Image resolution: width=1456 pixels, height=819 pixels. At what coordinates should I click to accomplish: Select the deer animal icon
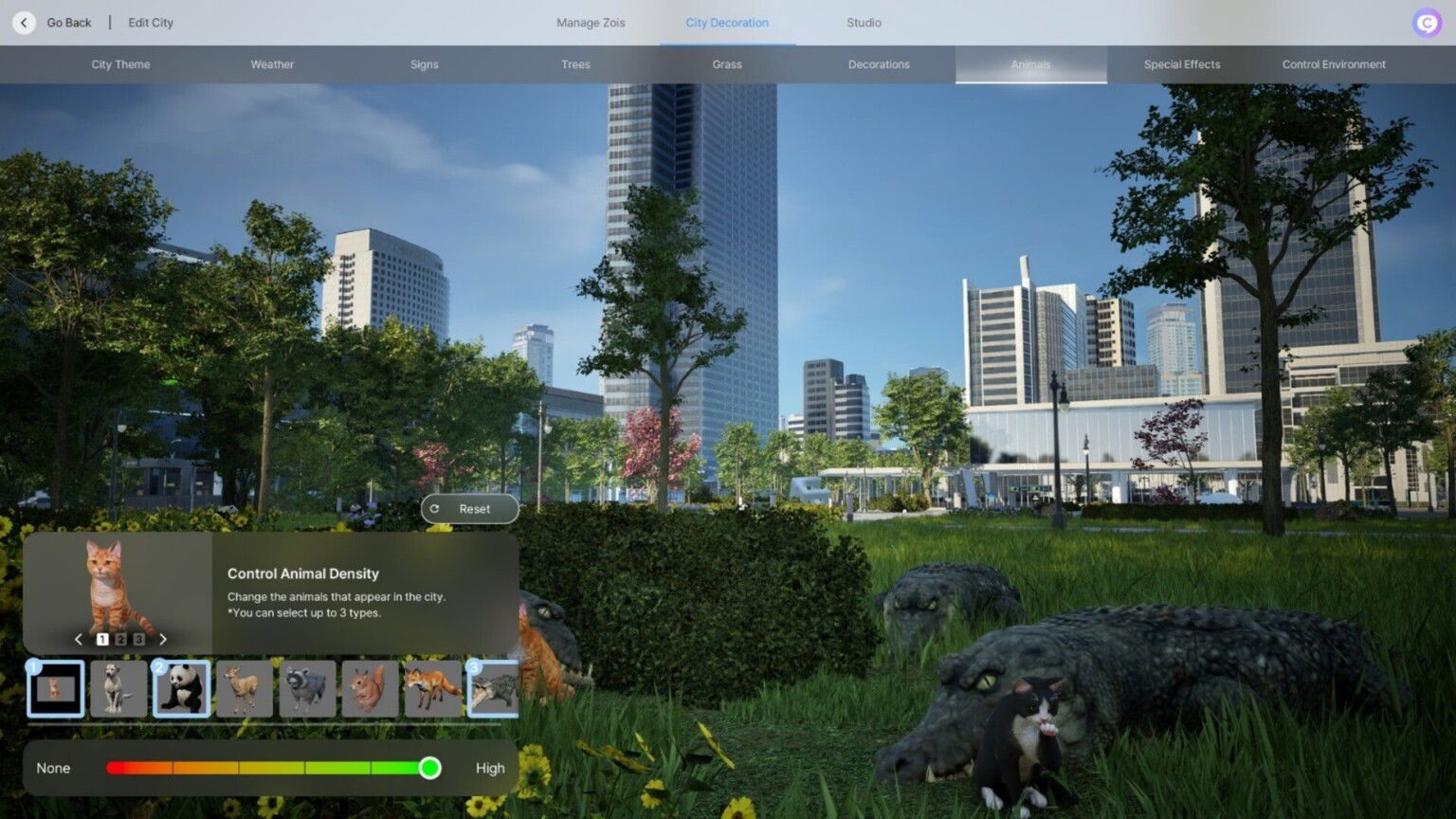point(245,689)
